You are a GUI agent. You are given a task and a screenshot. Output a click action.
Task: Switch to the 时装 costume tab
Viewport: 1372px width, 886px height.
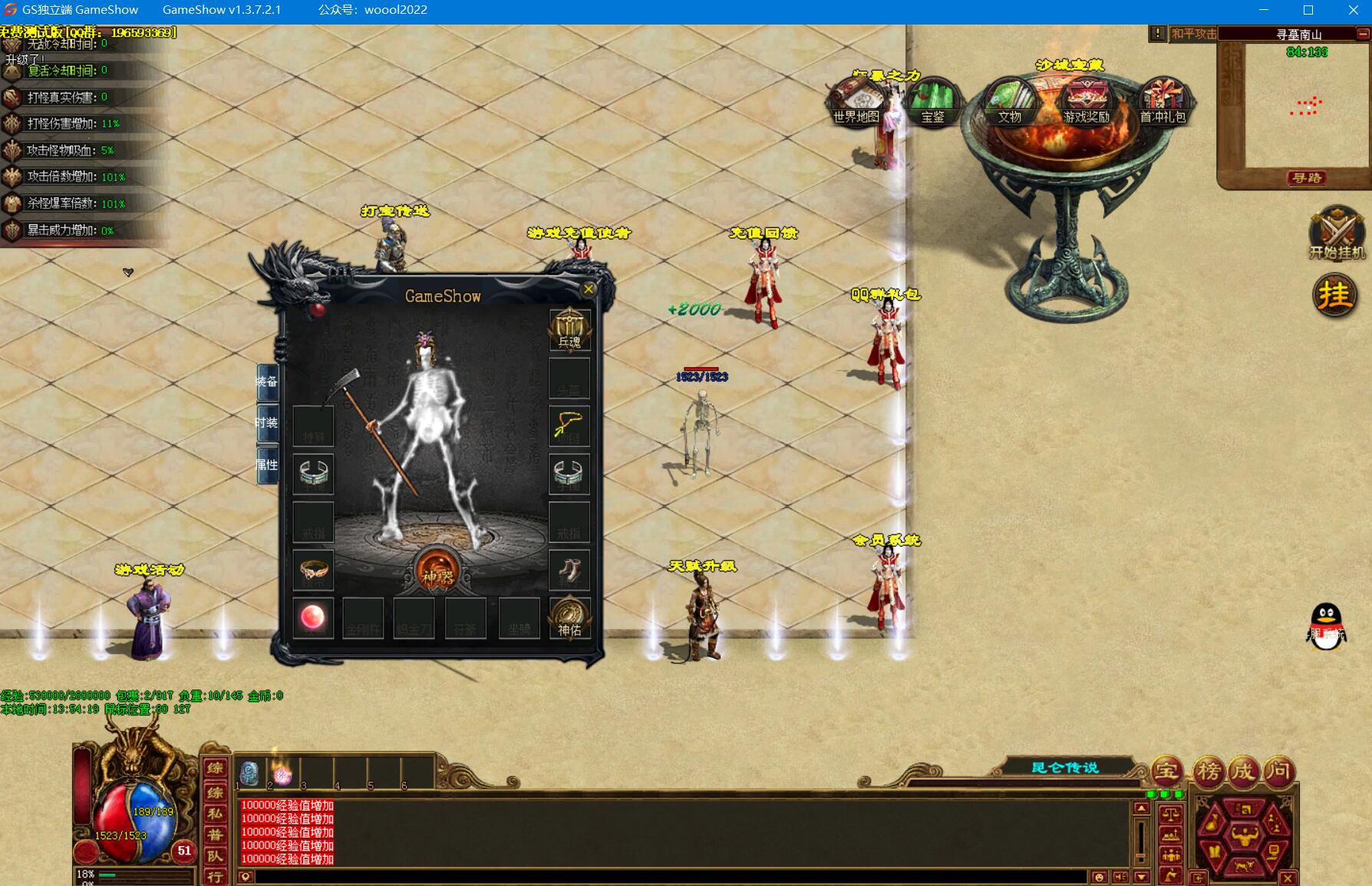266,423
